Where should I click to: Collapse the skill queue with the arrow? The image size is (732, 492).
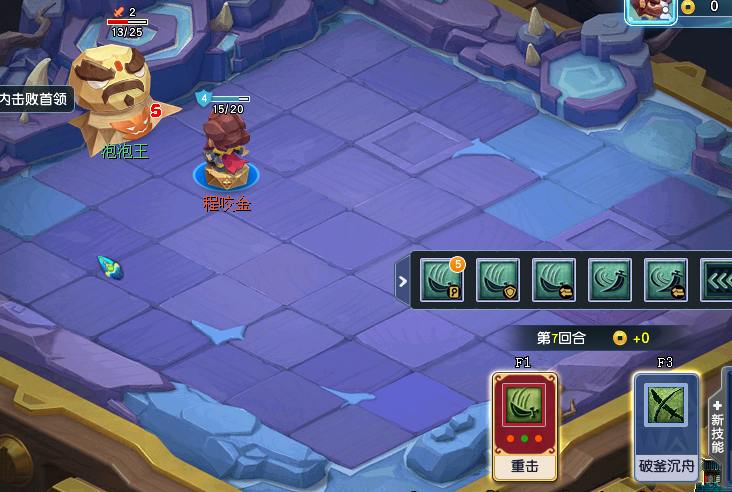pos(403,281)
